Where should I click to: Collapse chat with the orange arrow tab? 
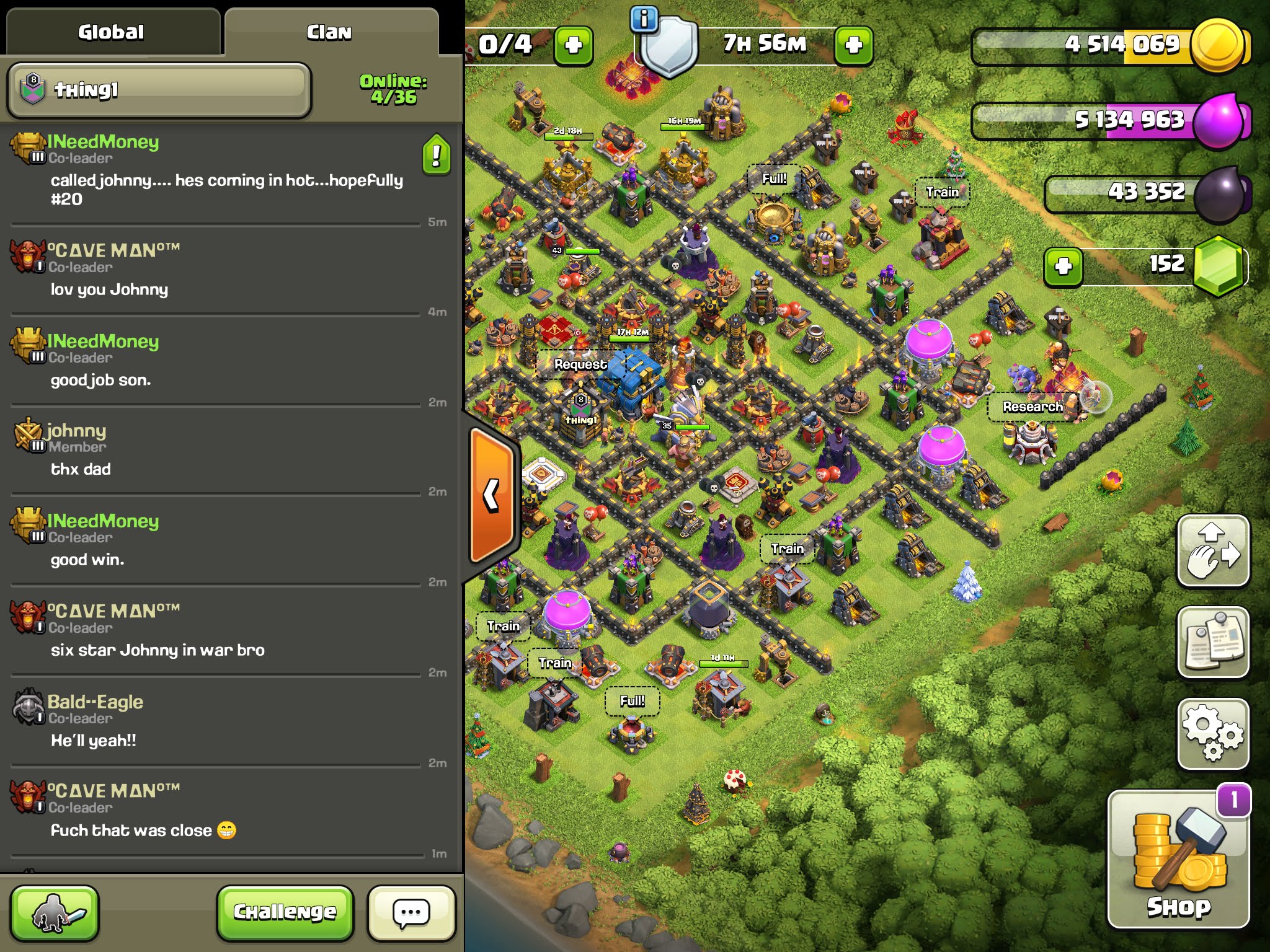click(x=491, y=495)
